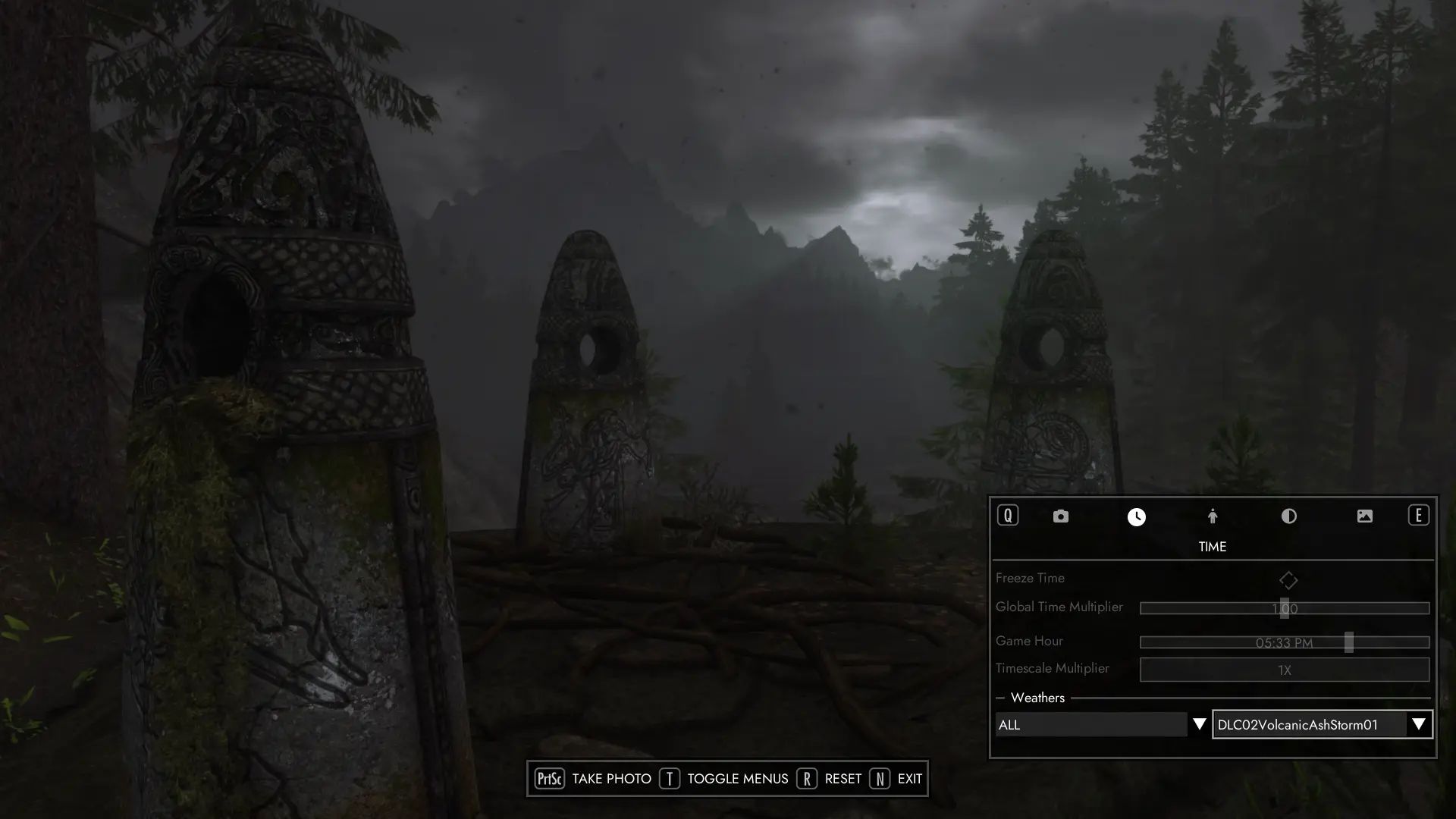Image resolution: width=1456 pixels, height=819 pixels.
Task: Click the E hotkey icon
Action: tap(1418, 516)
